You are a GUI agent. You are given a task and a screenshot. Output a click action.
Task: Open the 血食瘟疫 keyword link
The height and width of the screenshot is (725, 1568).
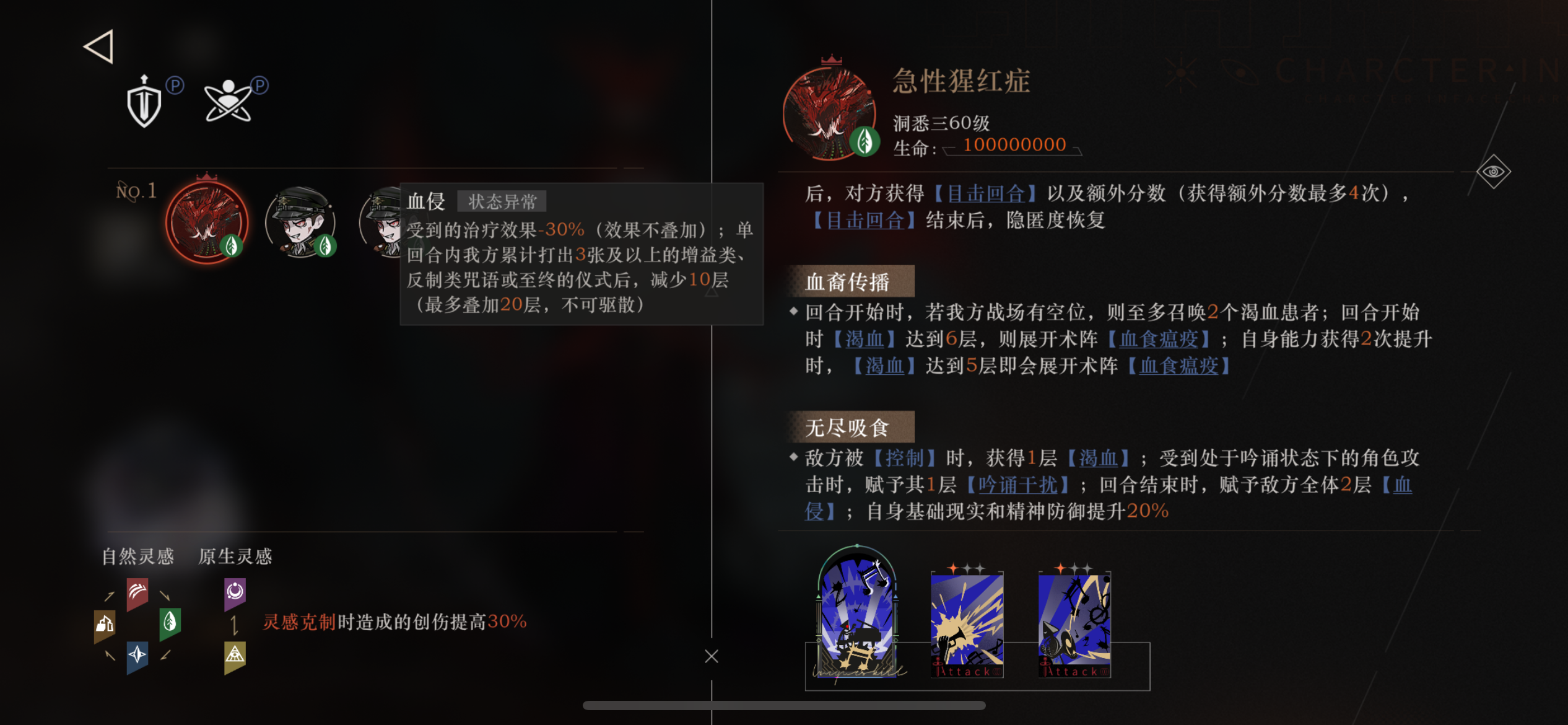point(1159,339)
